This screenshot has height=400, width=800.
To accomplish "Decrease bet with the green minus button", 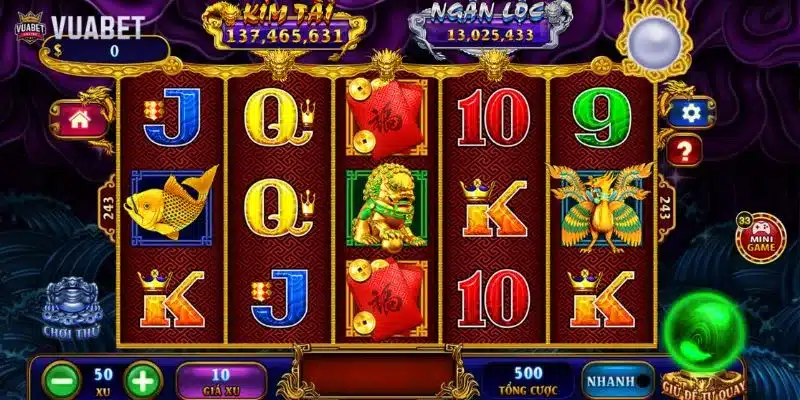I will (62, 381).
